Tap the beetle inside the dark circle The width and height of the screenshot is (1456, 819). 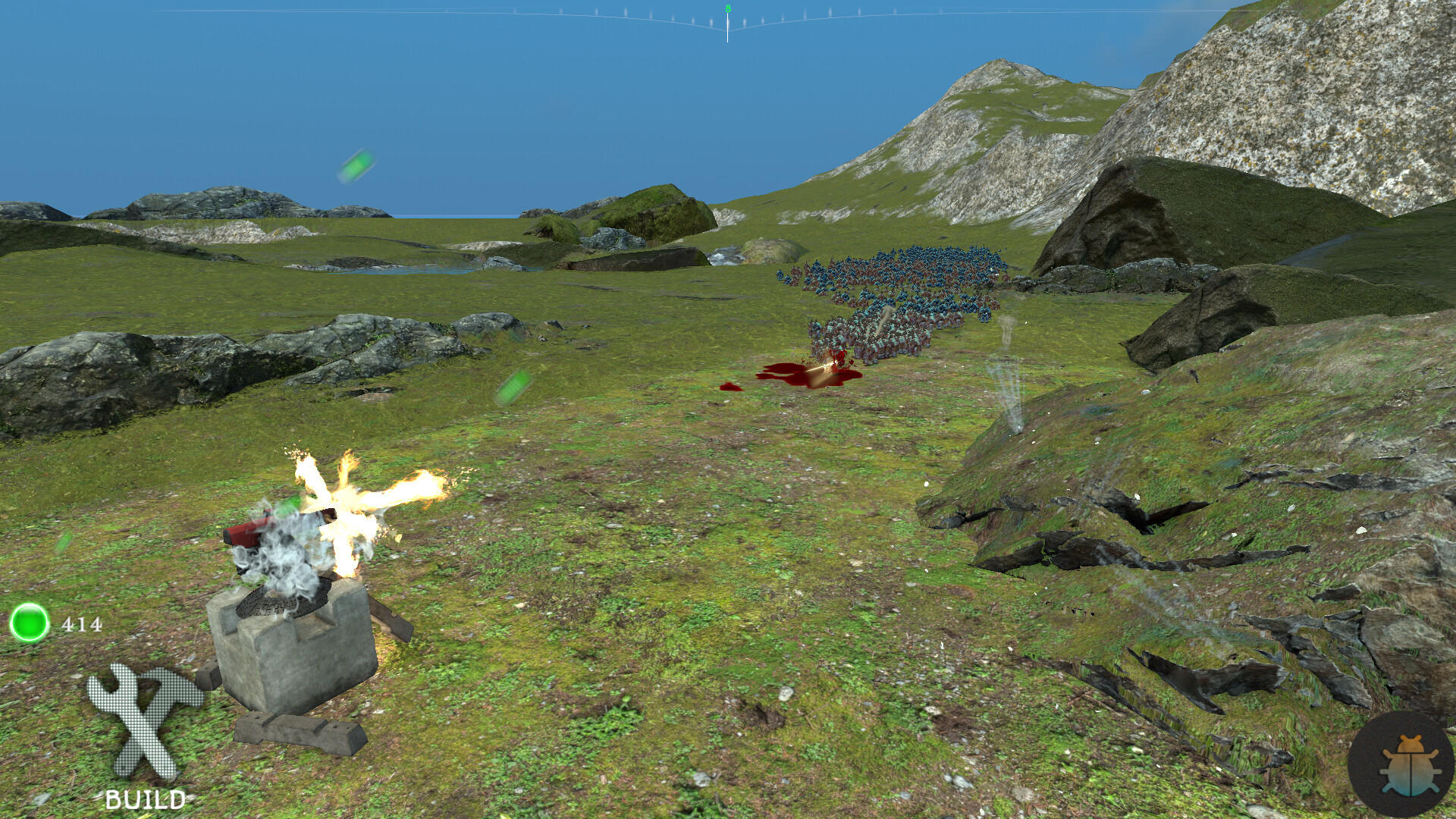[1407, 766]
